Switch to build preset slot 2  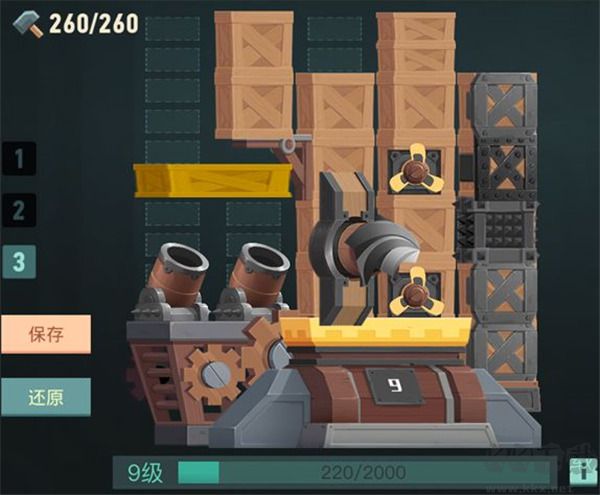(x=19, y=210)
